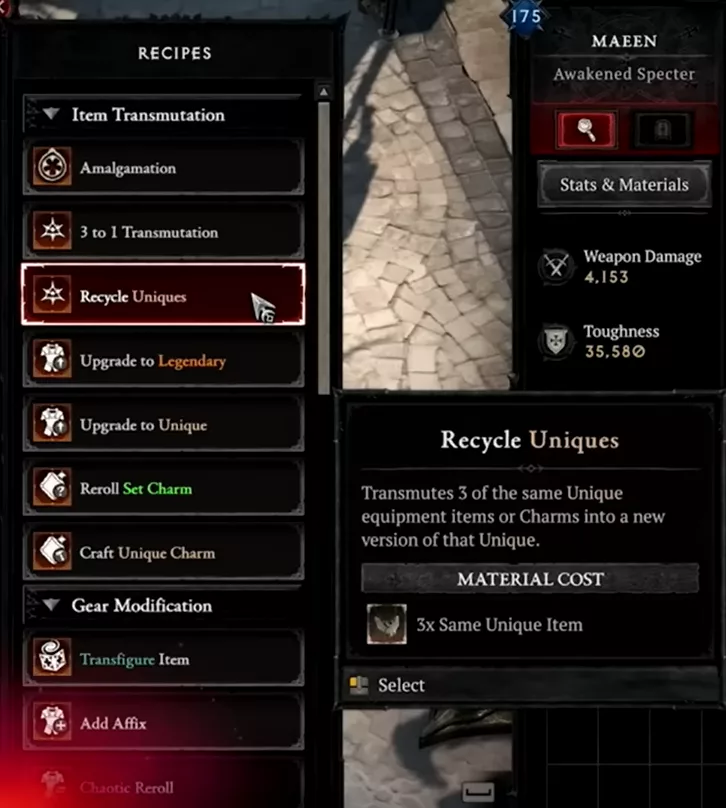
Task: Select the Amalgamation recipe
Action: tap(163, 168)
